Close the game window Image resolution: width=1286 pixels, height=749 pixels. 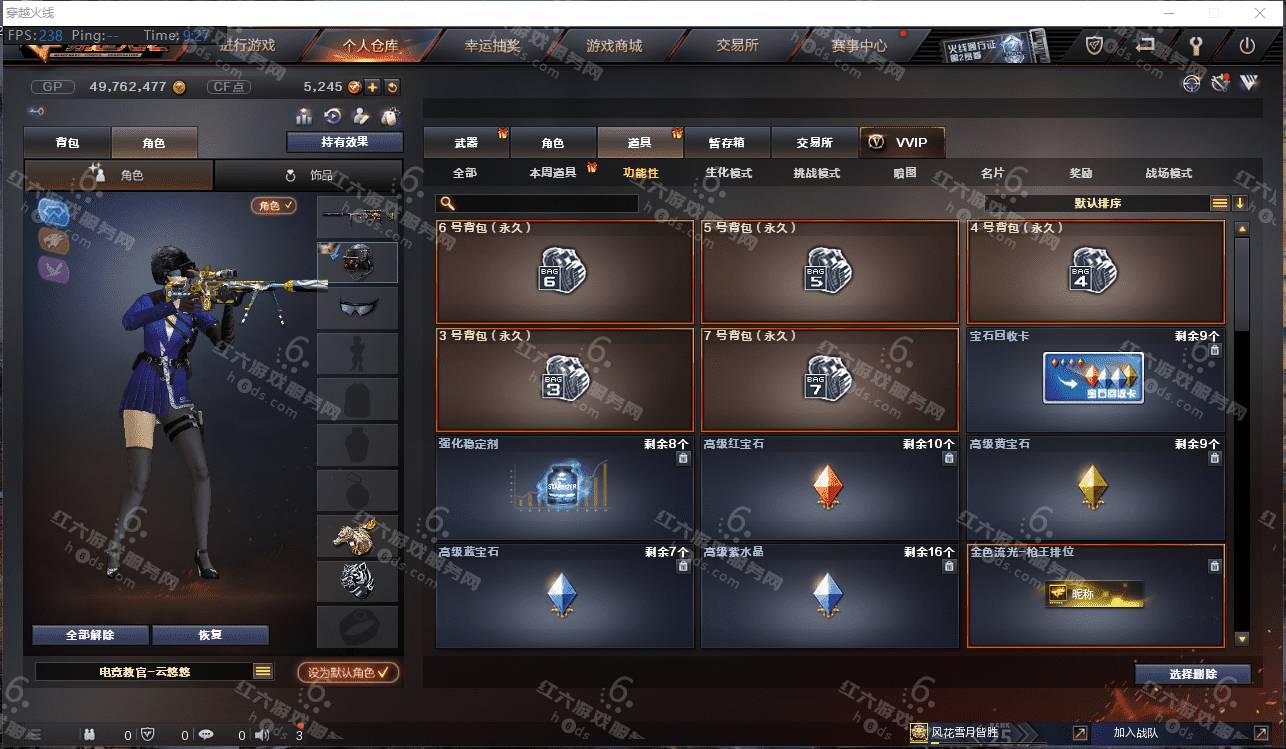pos(1258,13)
